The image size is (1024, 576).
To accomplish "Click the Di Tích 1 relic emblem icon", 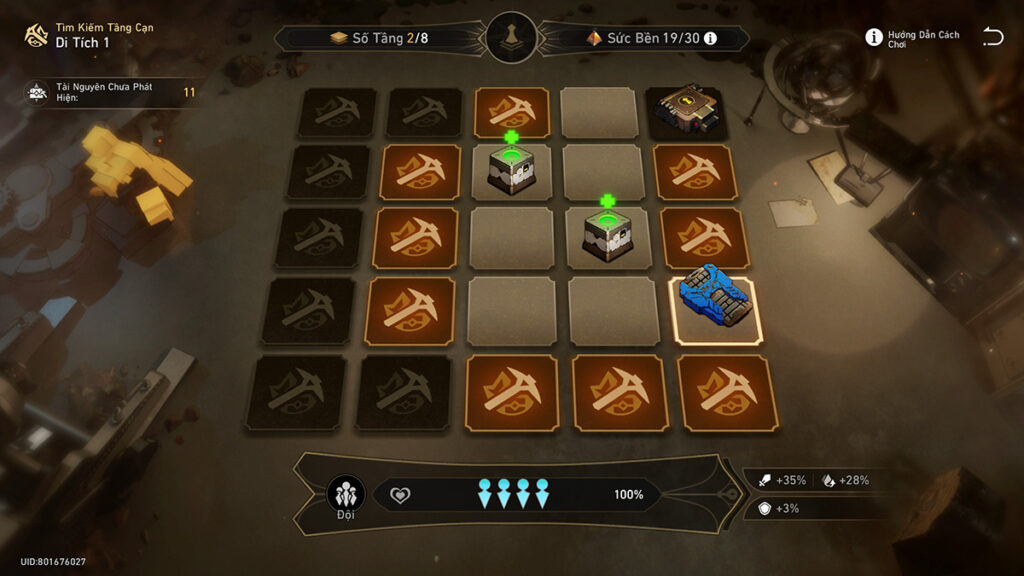I will pos(37,36).
